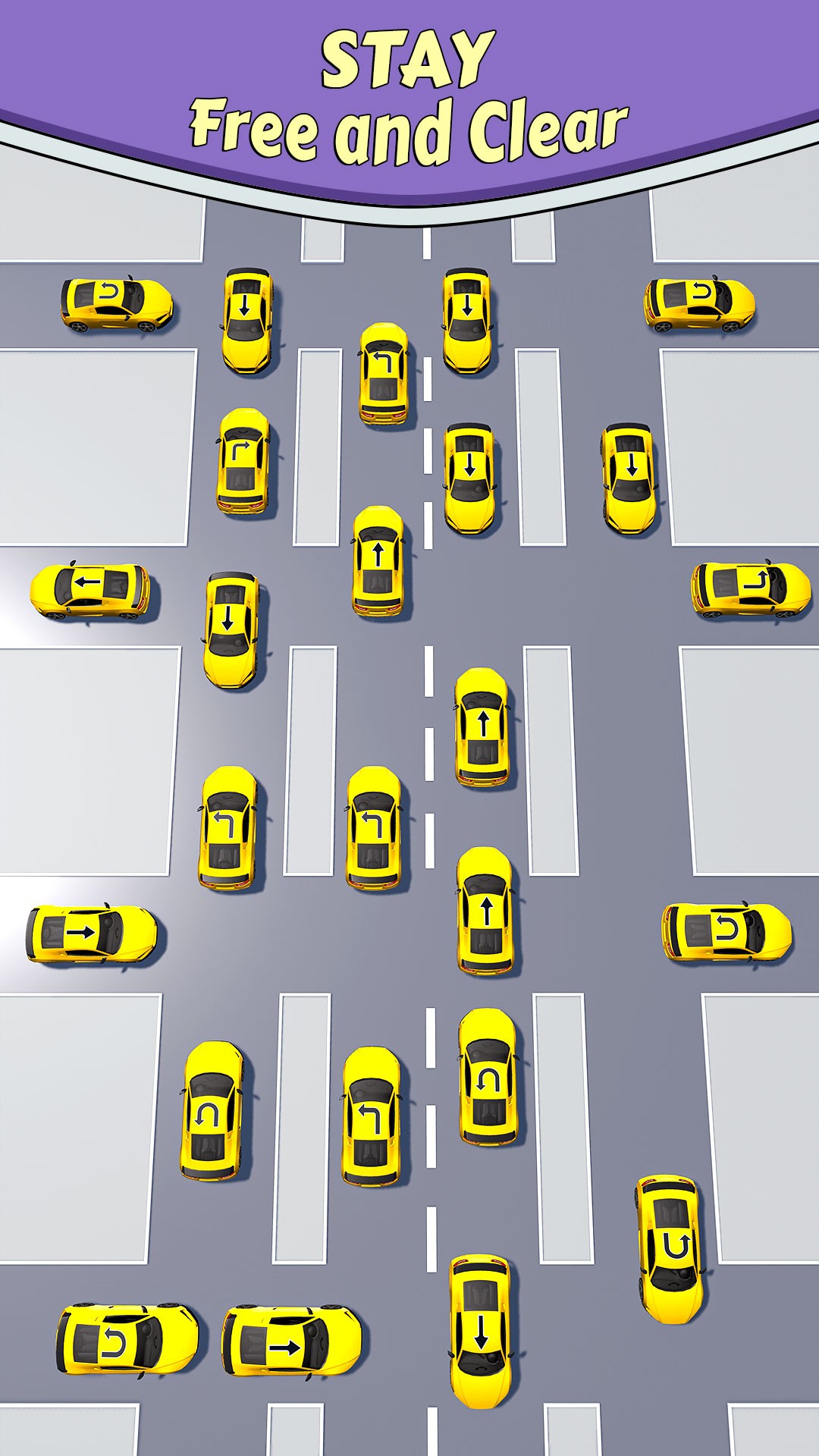This screenshot has height=1456, width=819.
Task: Tap the sideways car with a left-turn arrow
Action: [749, 590]
